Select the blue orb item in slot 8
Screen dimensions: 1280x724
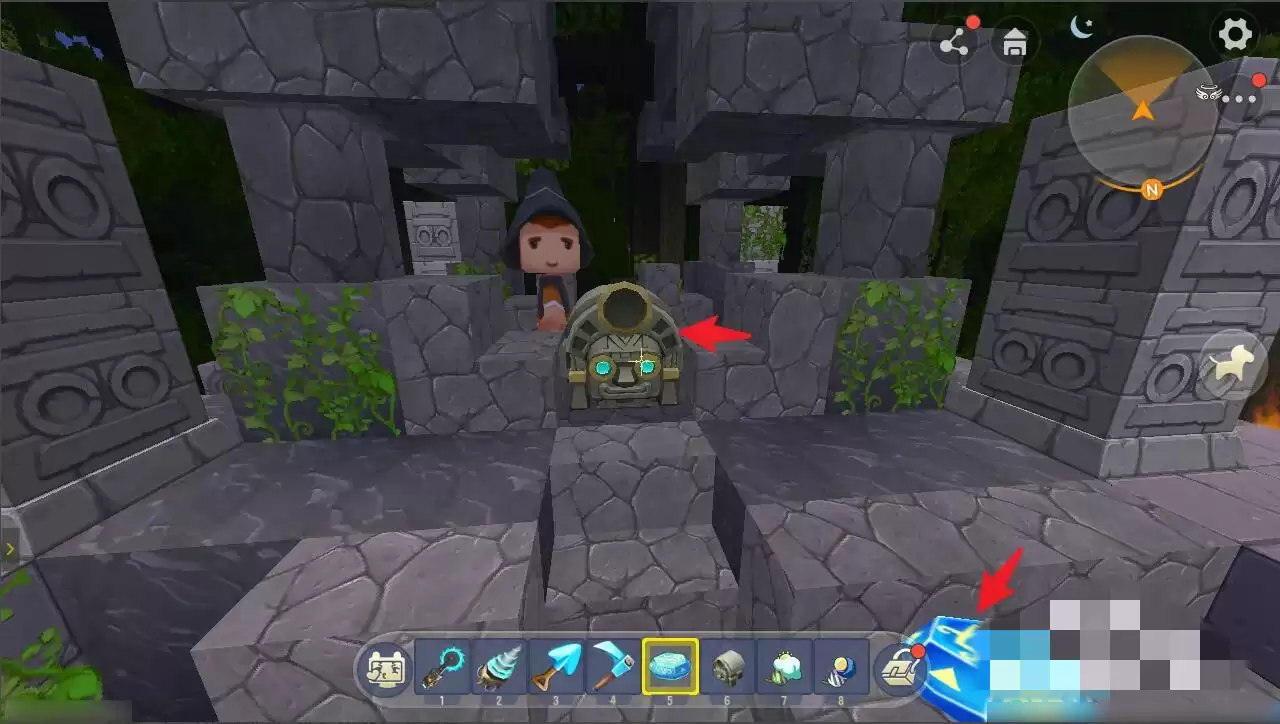click(x=841, y=665)
